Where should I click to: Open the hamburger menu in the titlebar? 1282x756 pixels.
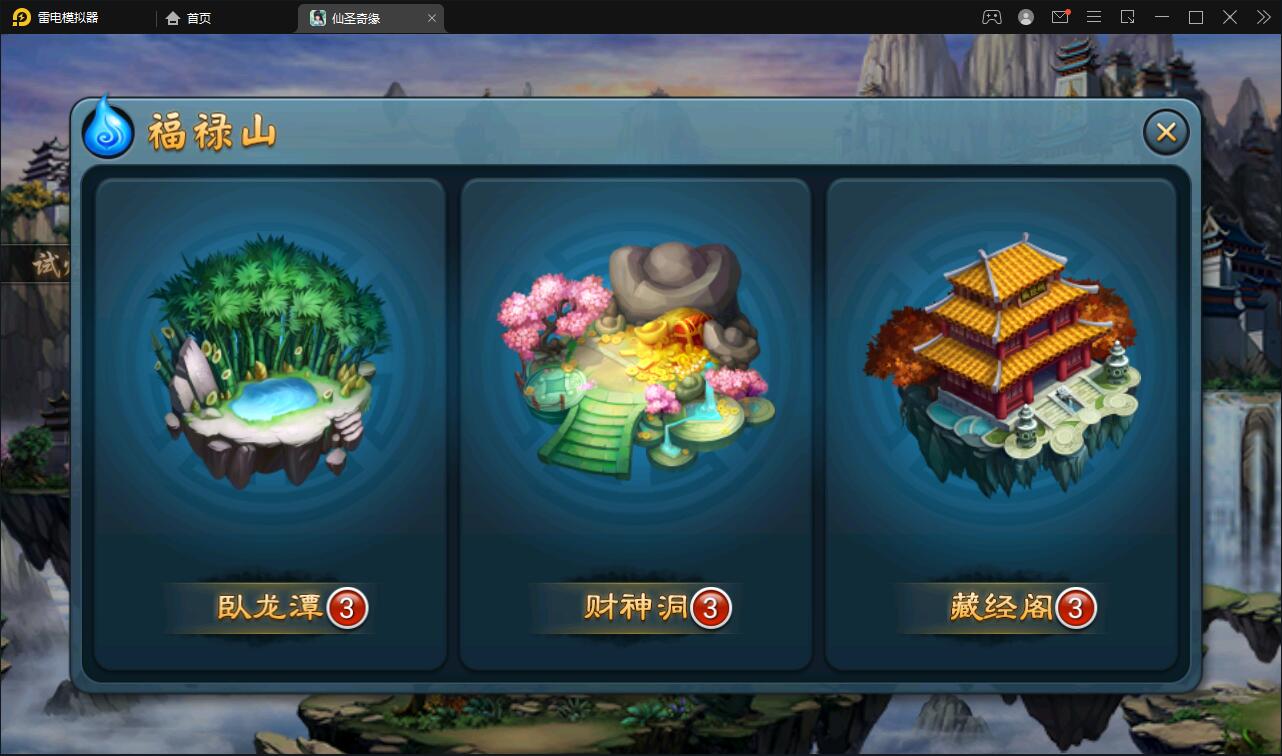[1094, 17]
